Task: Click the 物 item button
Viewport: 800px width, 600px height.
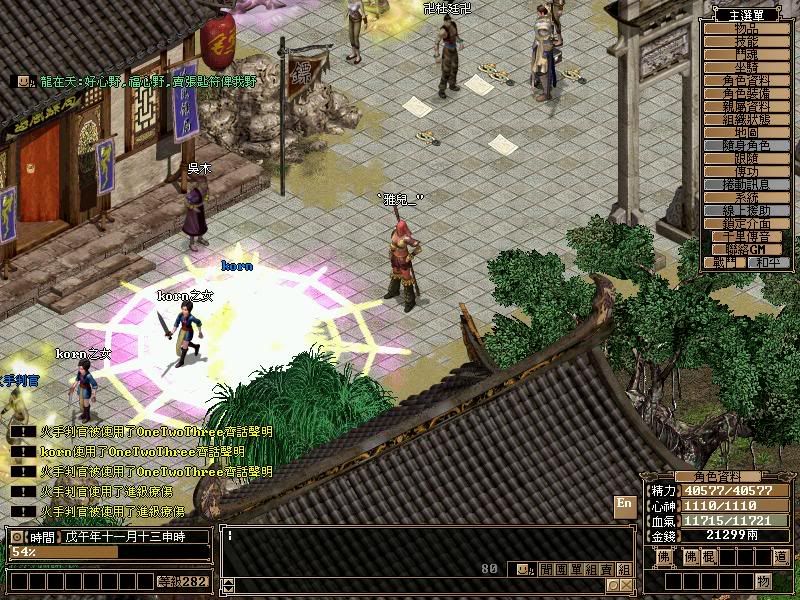Action: click(763, 581)
